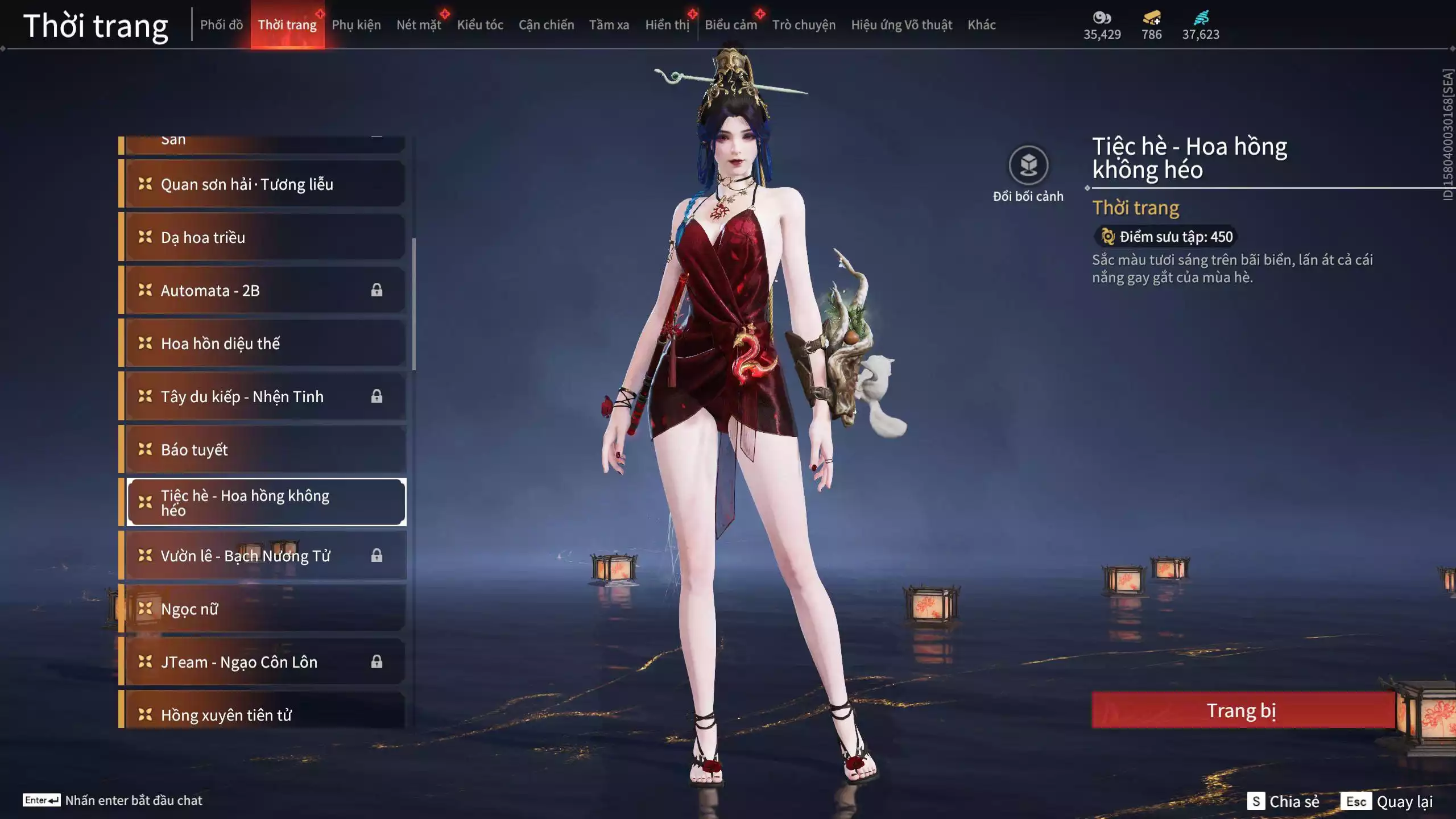Image resolution: width=1456 pixels, height=819 pixels.
Task: Select the Ngọc nữ outfit entry
Action: point(189,609)
